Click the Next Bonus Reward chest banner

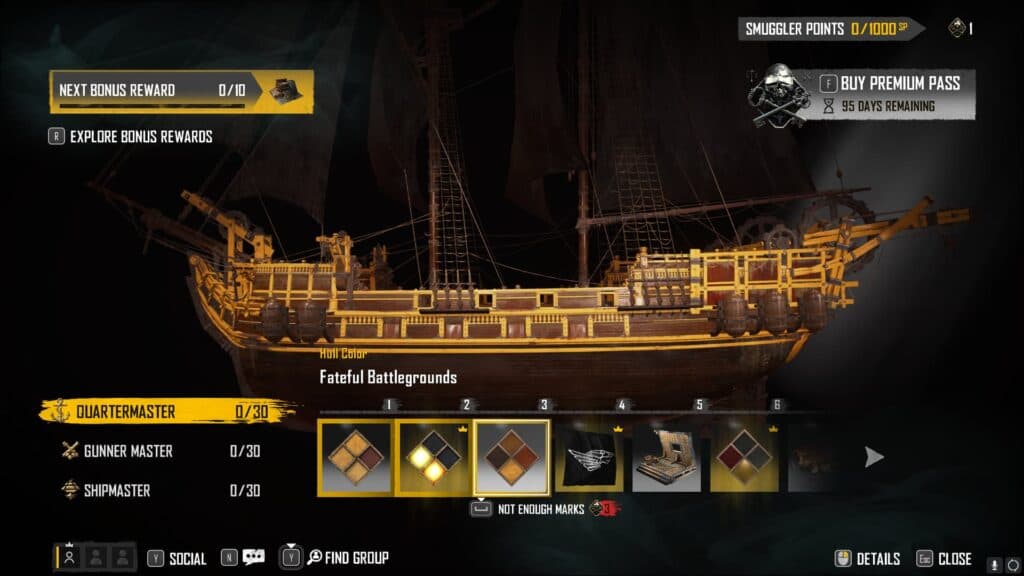pos(181,91)
